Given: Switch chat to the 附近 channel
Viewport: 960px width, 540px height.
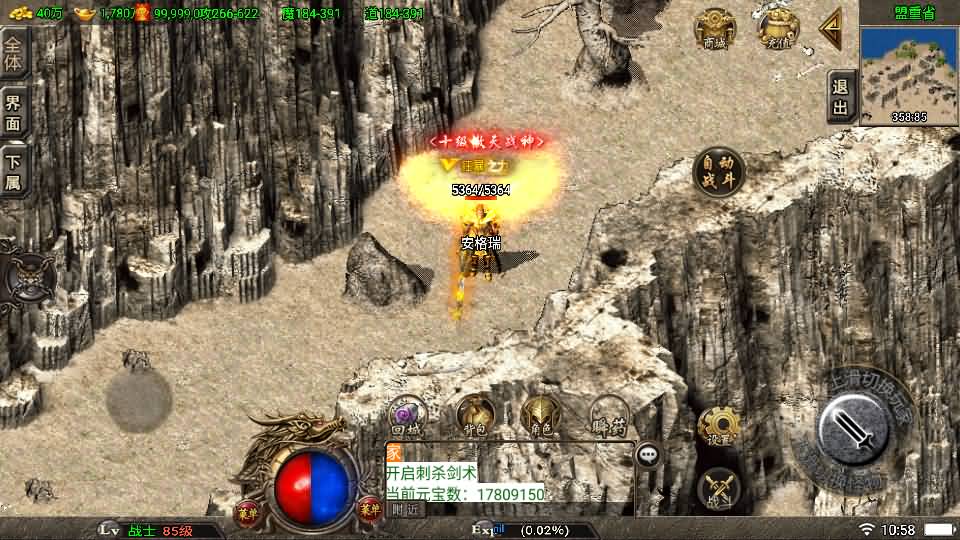Looking at the screenshot, I should pyautogui.click(x=405, y=508).
